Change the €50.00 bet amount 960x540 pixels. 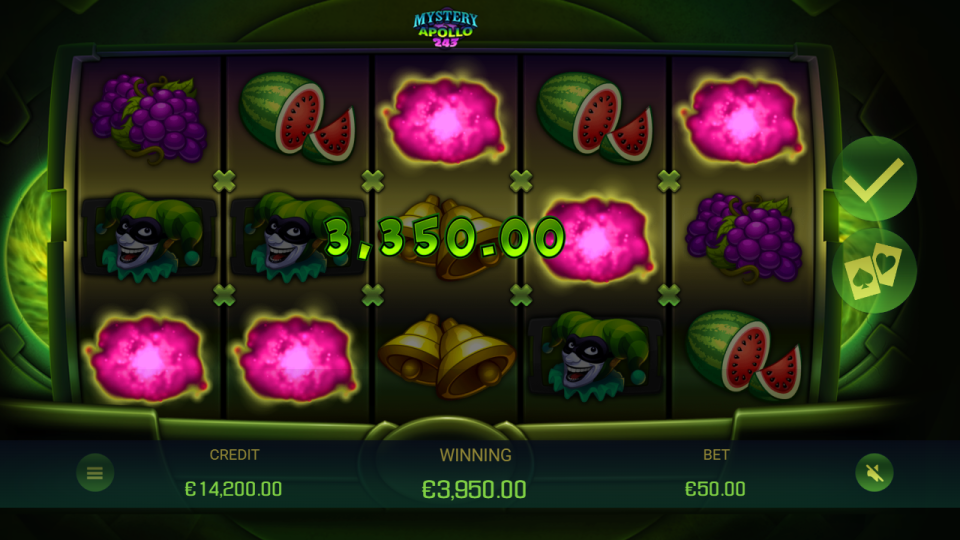point(715,488)
